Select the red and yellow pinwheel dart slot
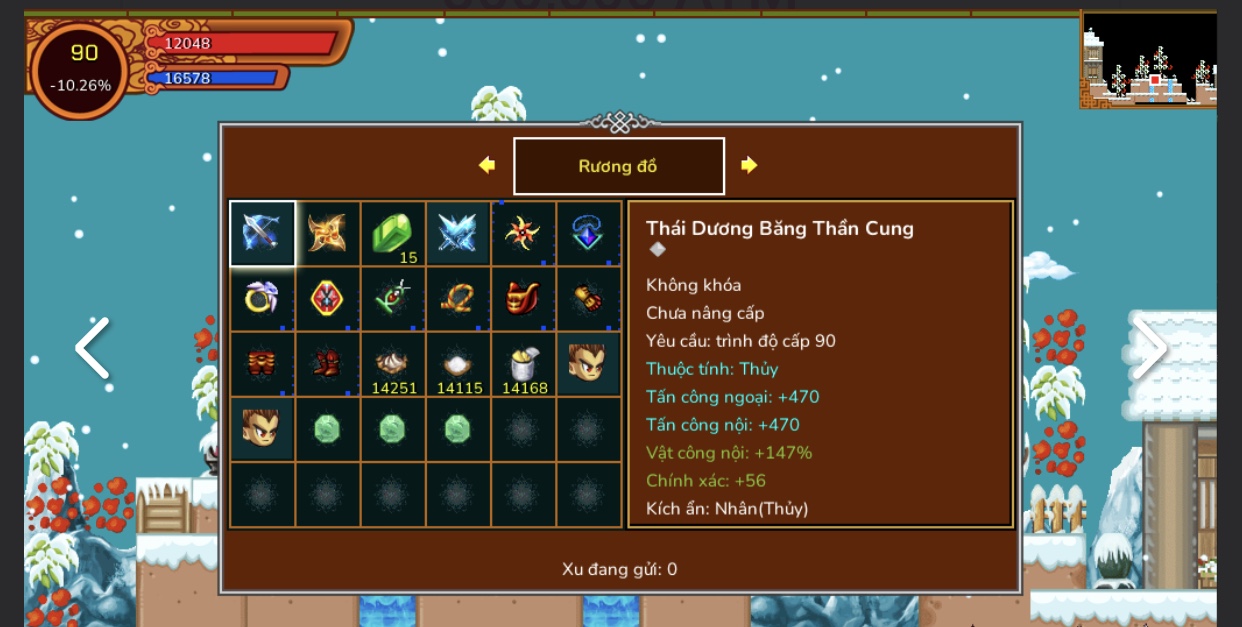Screen dimensions: 1242x627 (x=523, y=233)
